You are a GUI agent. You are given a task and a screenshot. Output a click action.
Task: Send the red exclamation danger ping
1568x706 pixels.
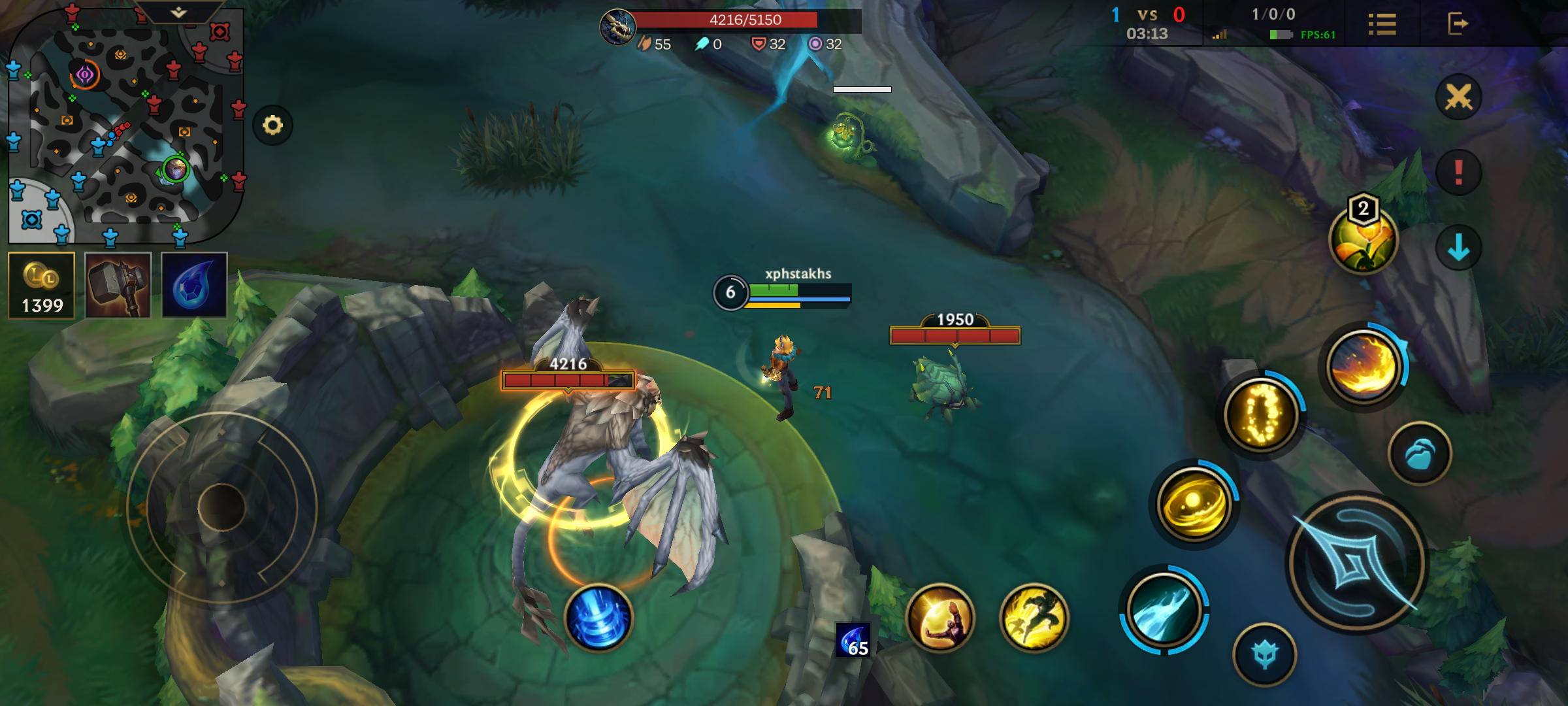point(1458,173)
